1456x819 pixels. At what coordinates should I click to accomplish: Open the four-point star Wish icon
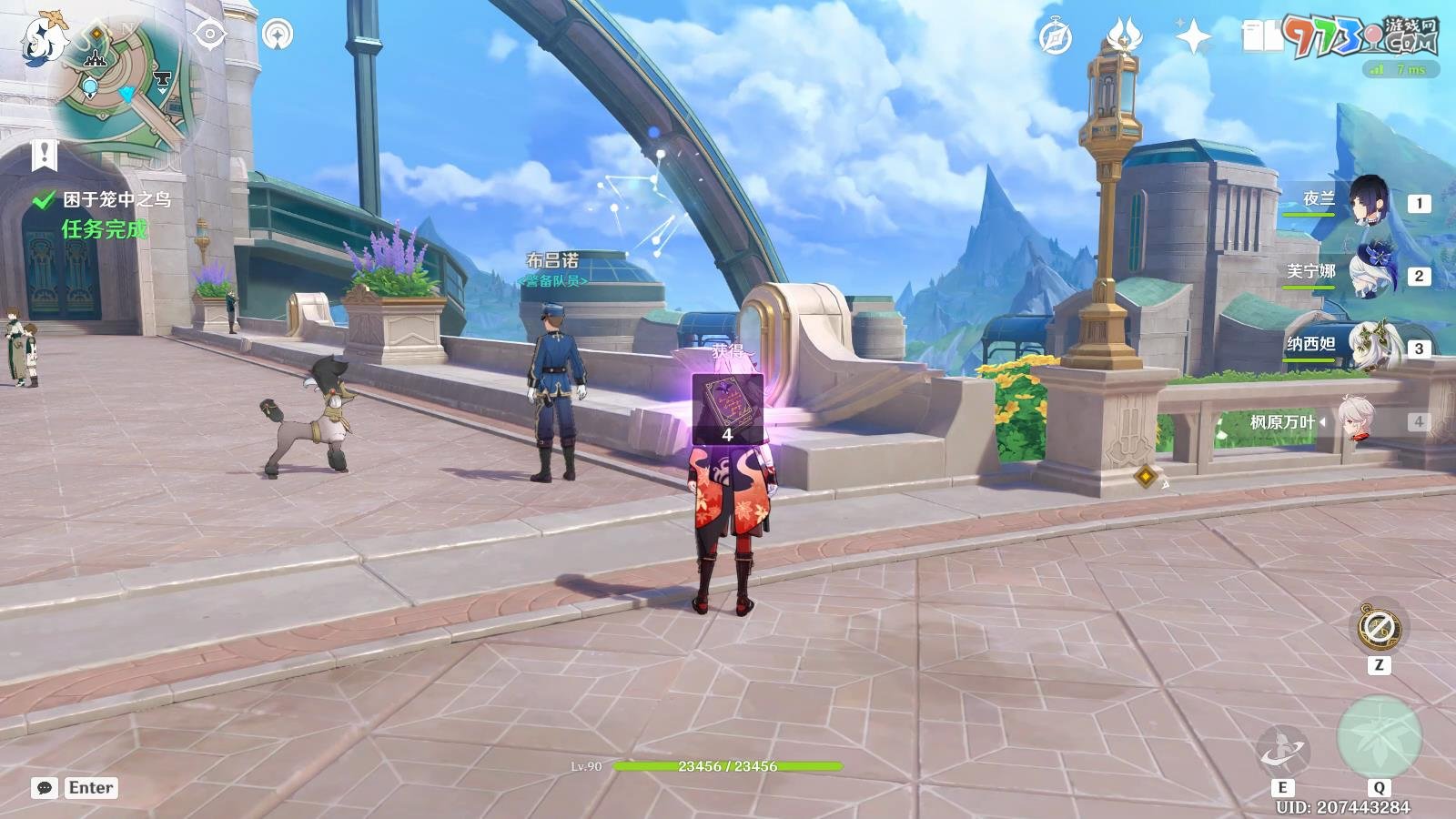point(1192,37)
